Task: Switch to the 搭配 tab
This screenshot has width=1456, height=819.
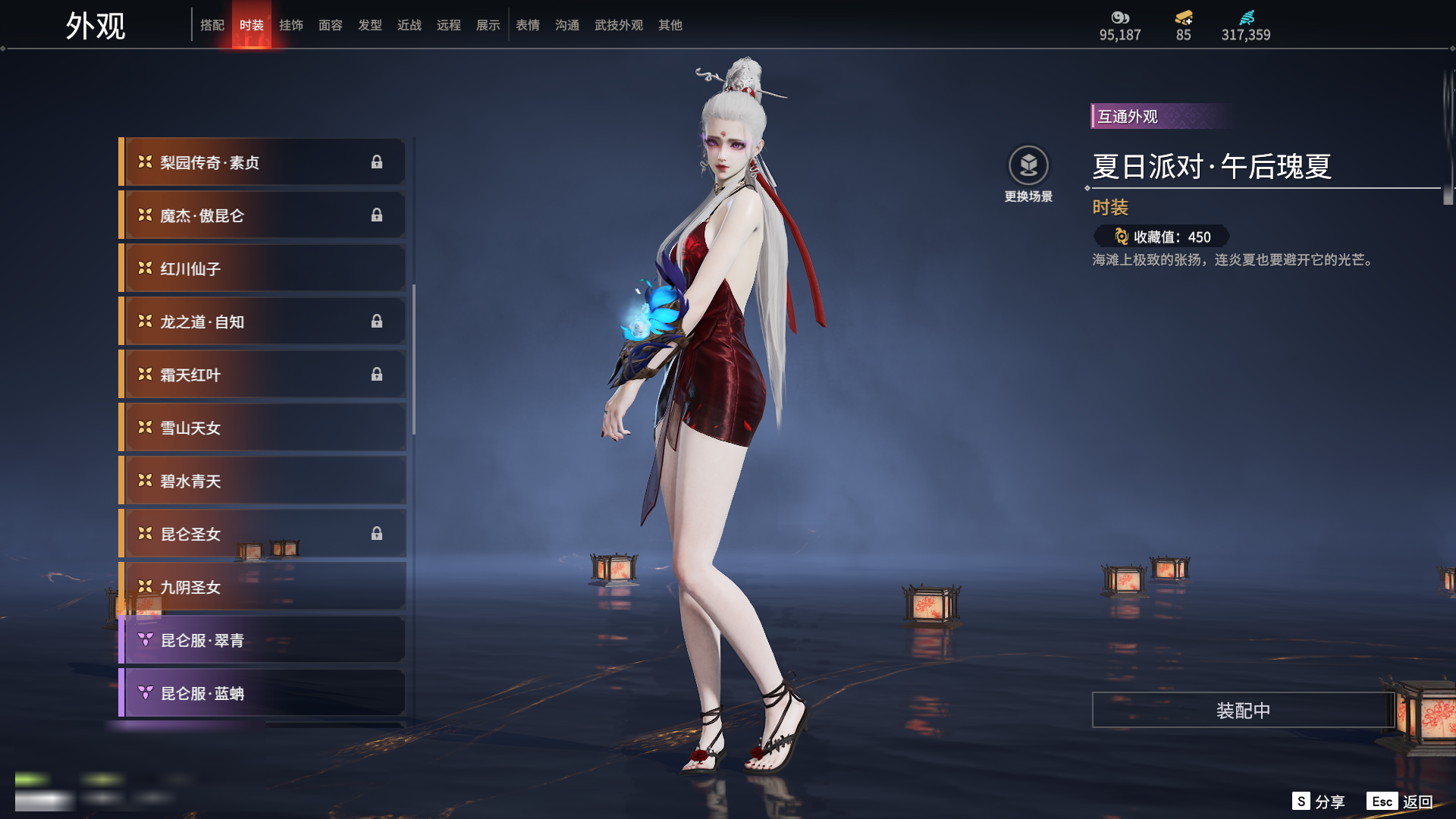Action: coord(212,25)
